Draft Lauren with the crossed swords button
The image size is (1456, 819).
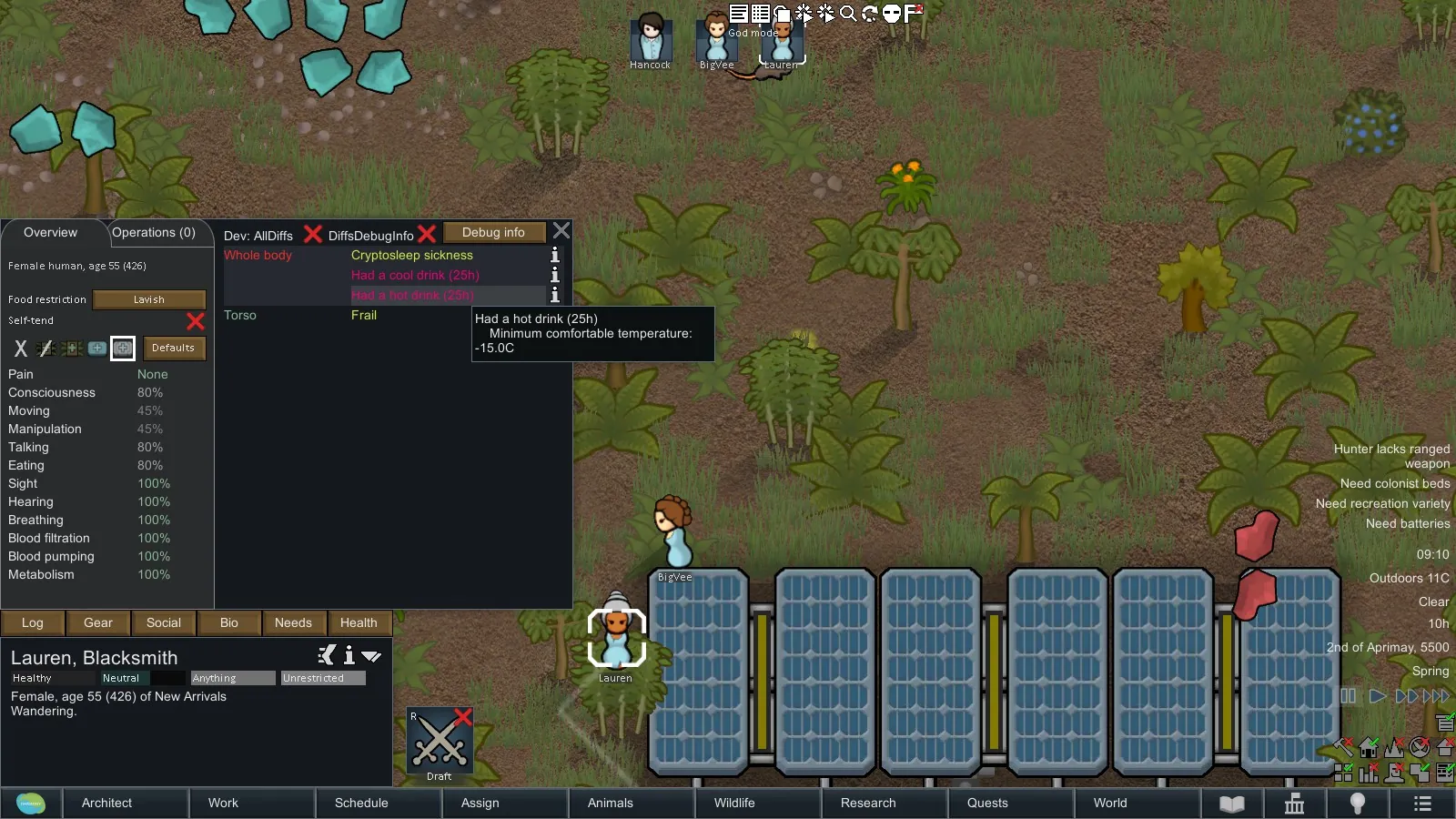[440, 743]
